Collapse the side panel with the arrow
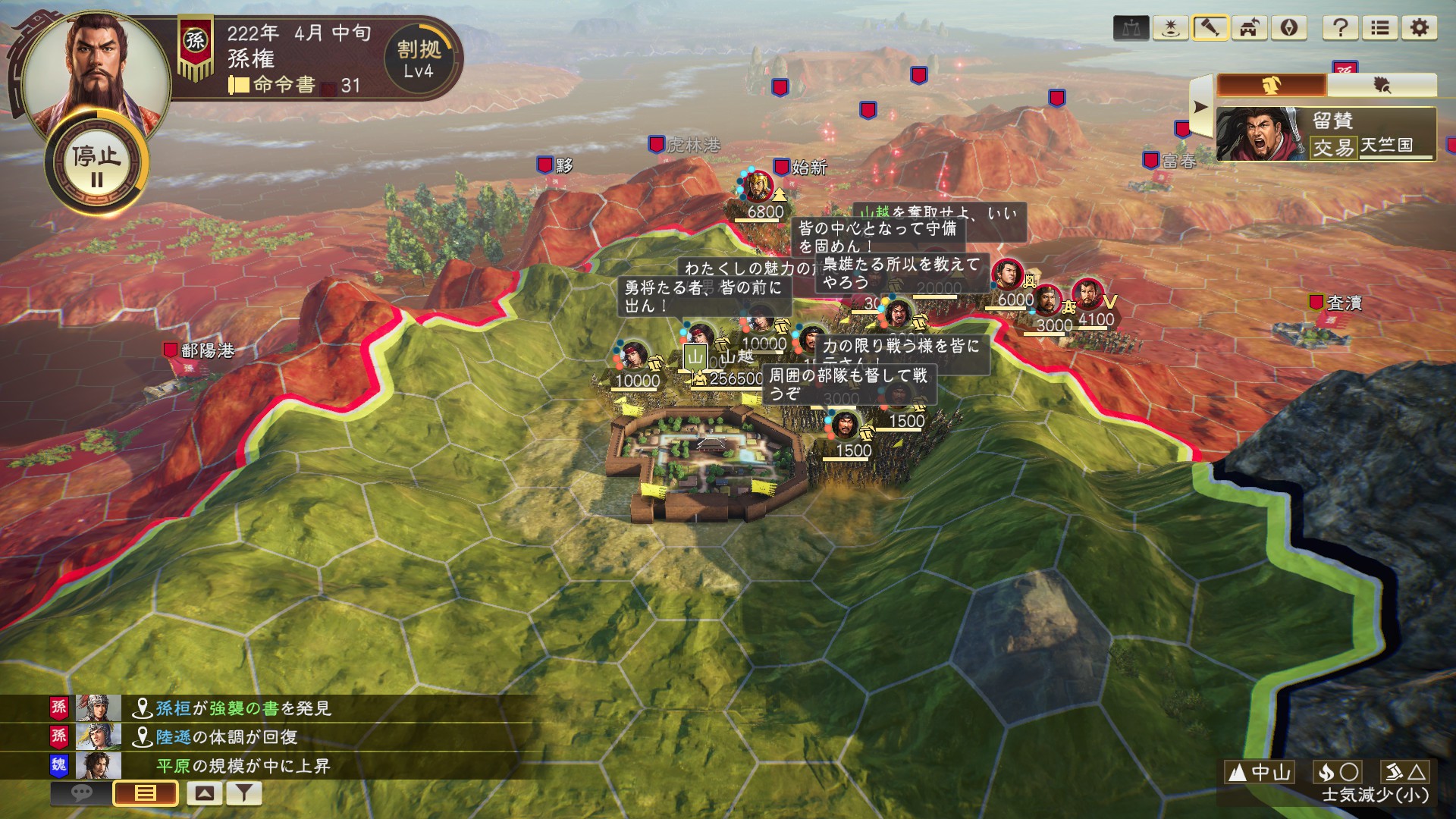Screen dimensions: 1456x819 1200,107
